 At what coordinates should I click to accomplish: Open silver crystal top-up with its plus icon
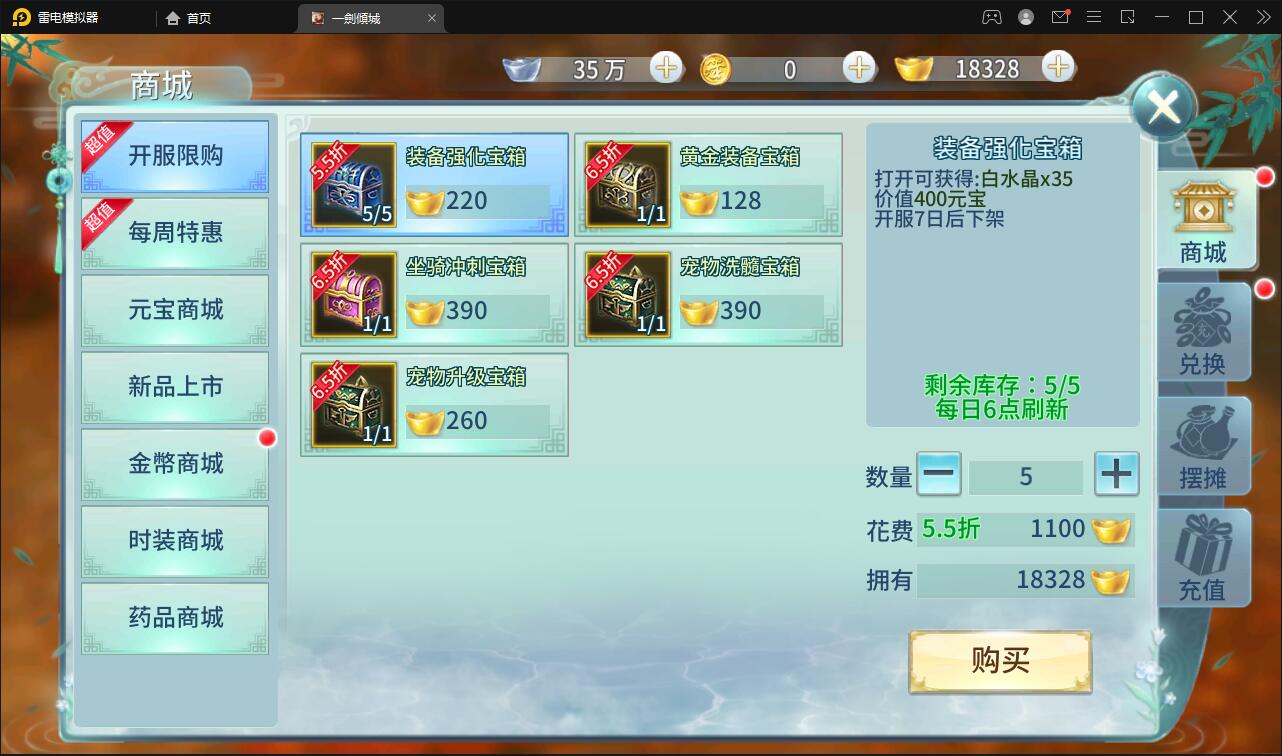(x=666, y=68)
